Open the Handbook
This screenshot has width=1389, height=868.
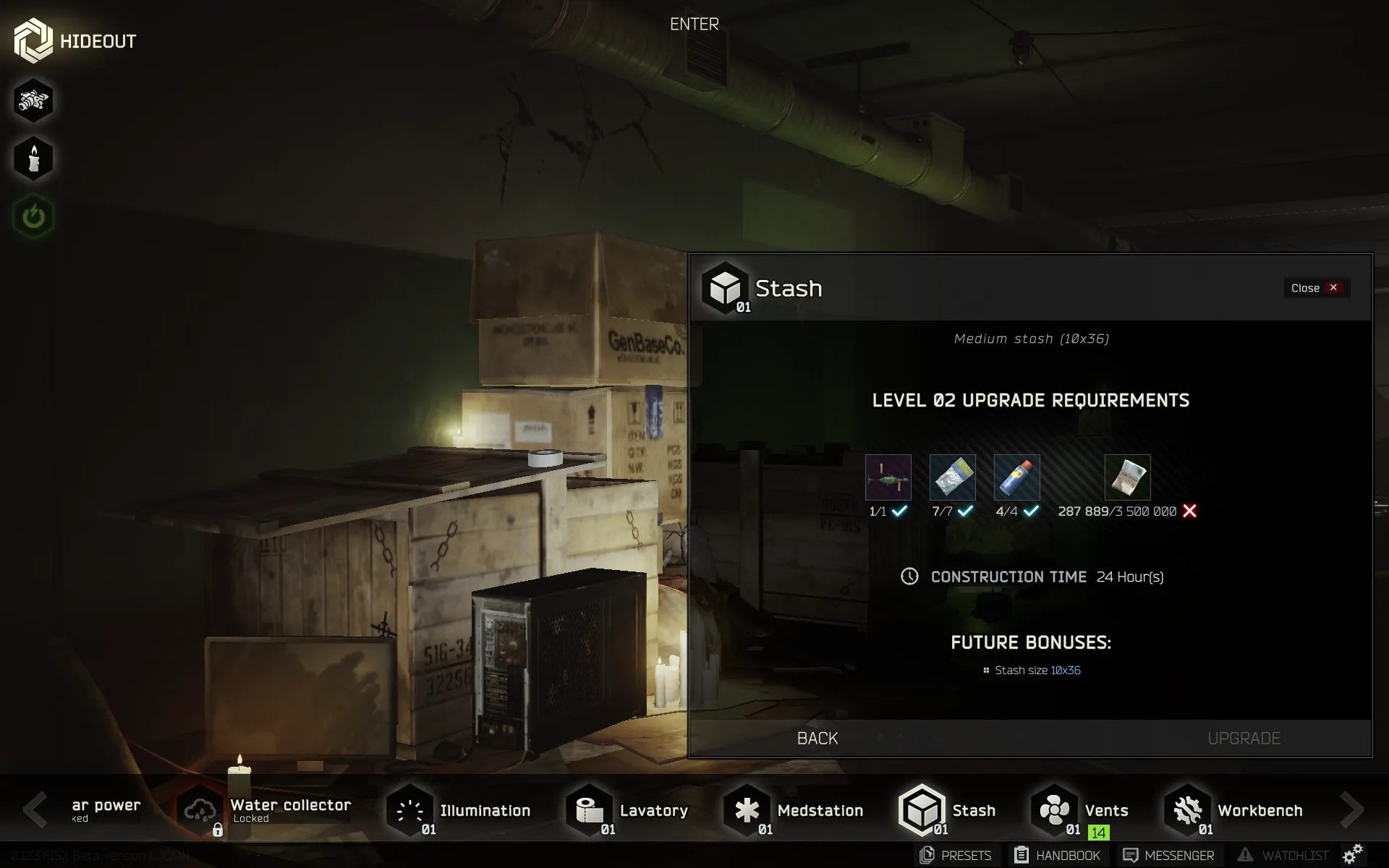1057,855
